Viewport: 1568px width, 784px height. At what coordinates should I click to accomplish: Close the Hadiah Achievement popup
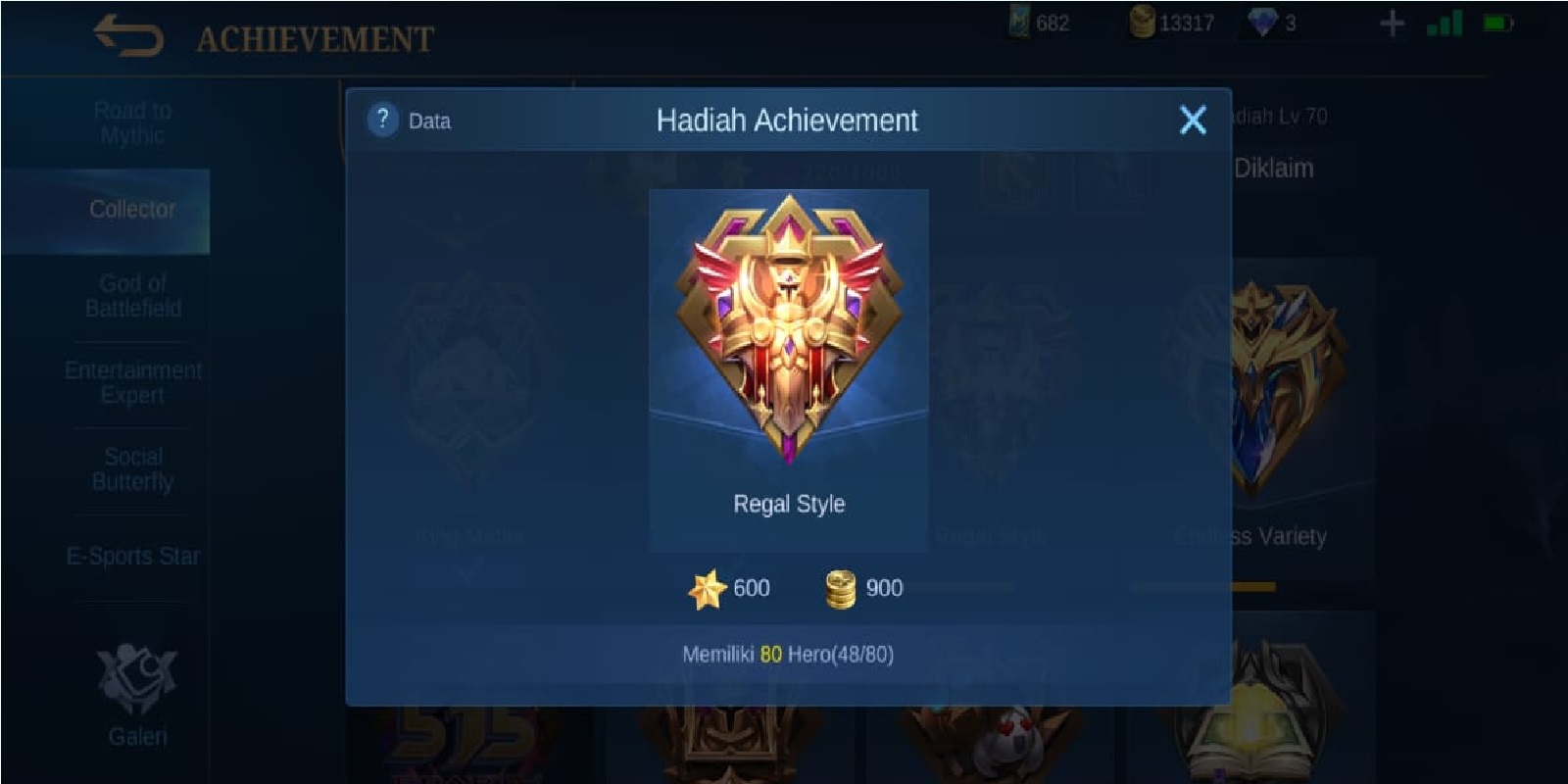pos(1192,118)
